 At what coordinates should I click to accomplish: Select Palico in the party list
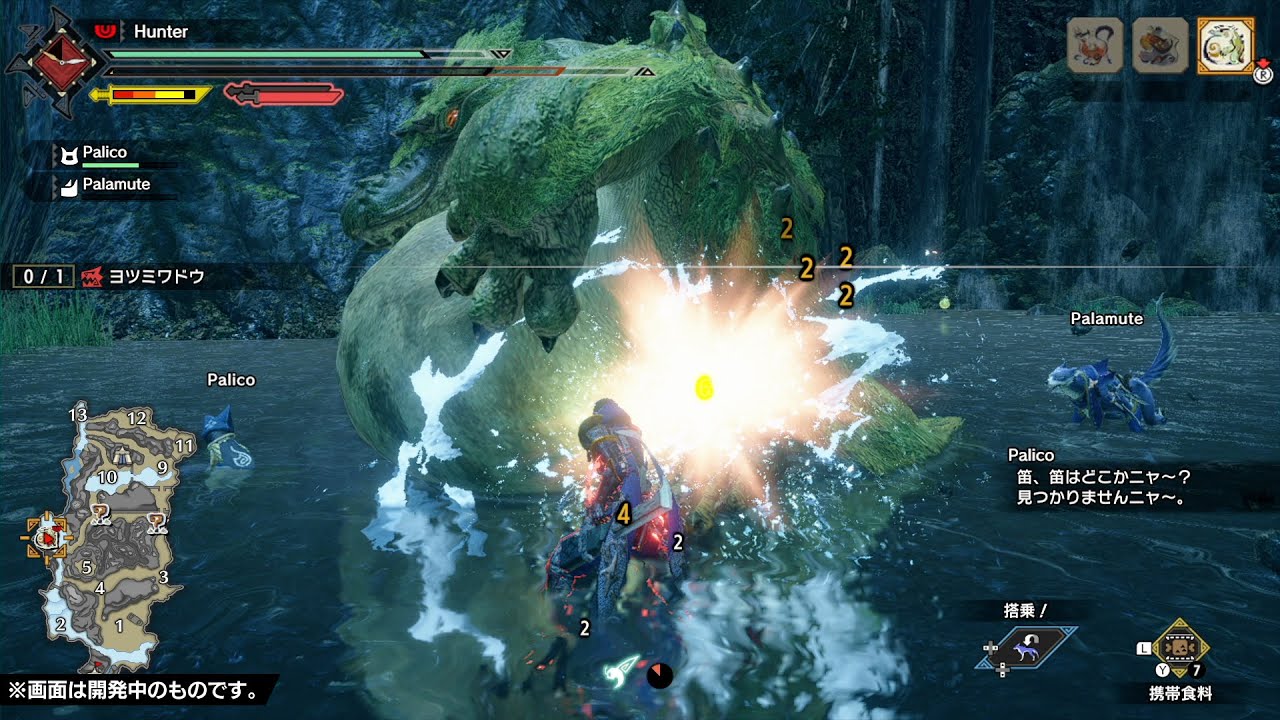104,153
